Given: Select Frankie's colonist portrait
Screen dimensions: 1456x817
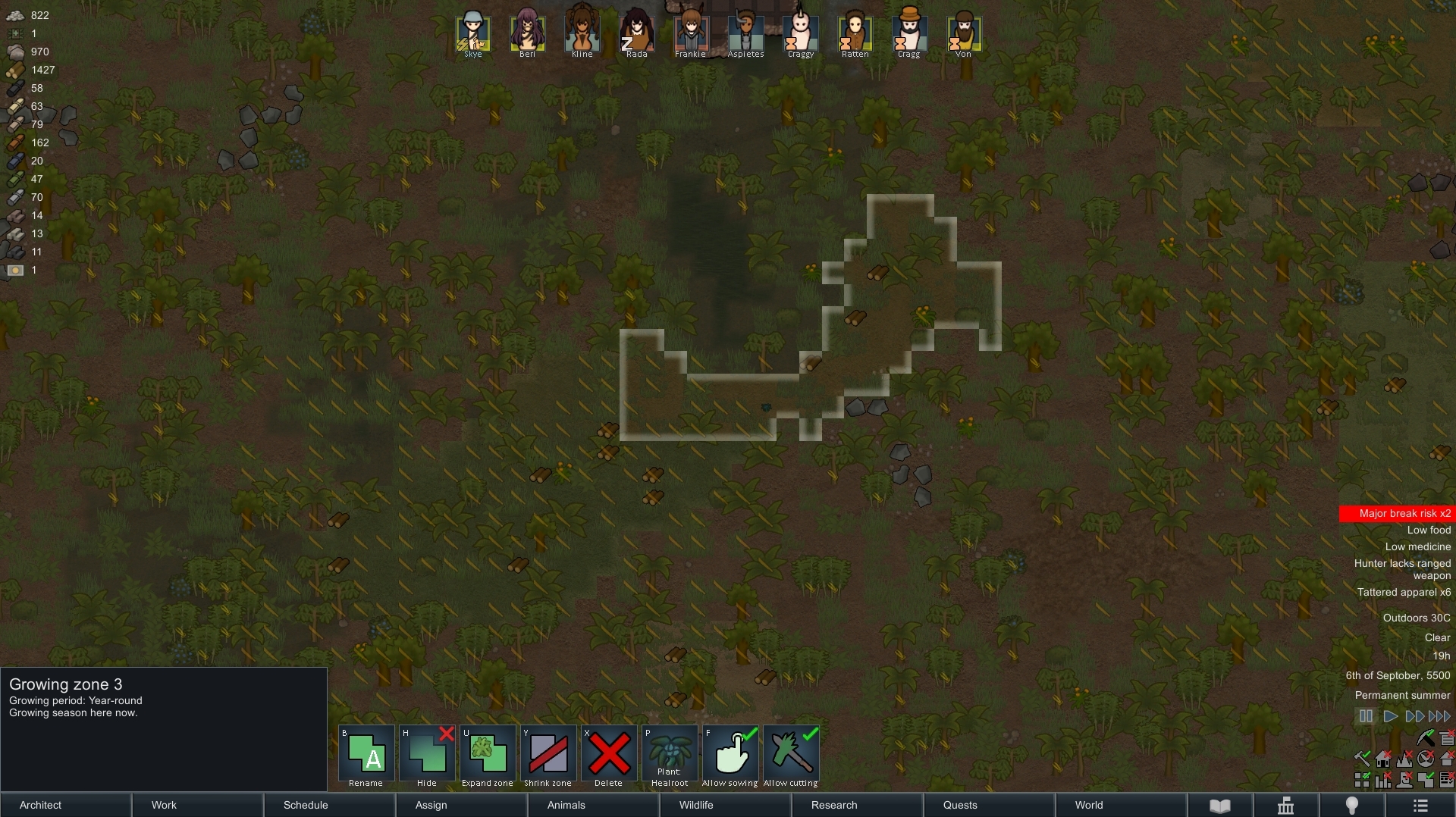Looking at the screenshot, I should click(x=690, y=30).
